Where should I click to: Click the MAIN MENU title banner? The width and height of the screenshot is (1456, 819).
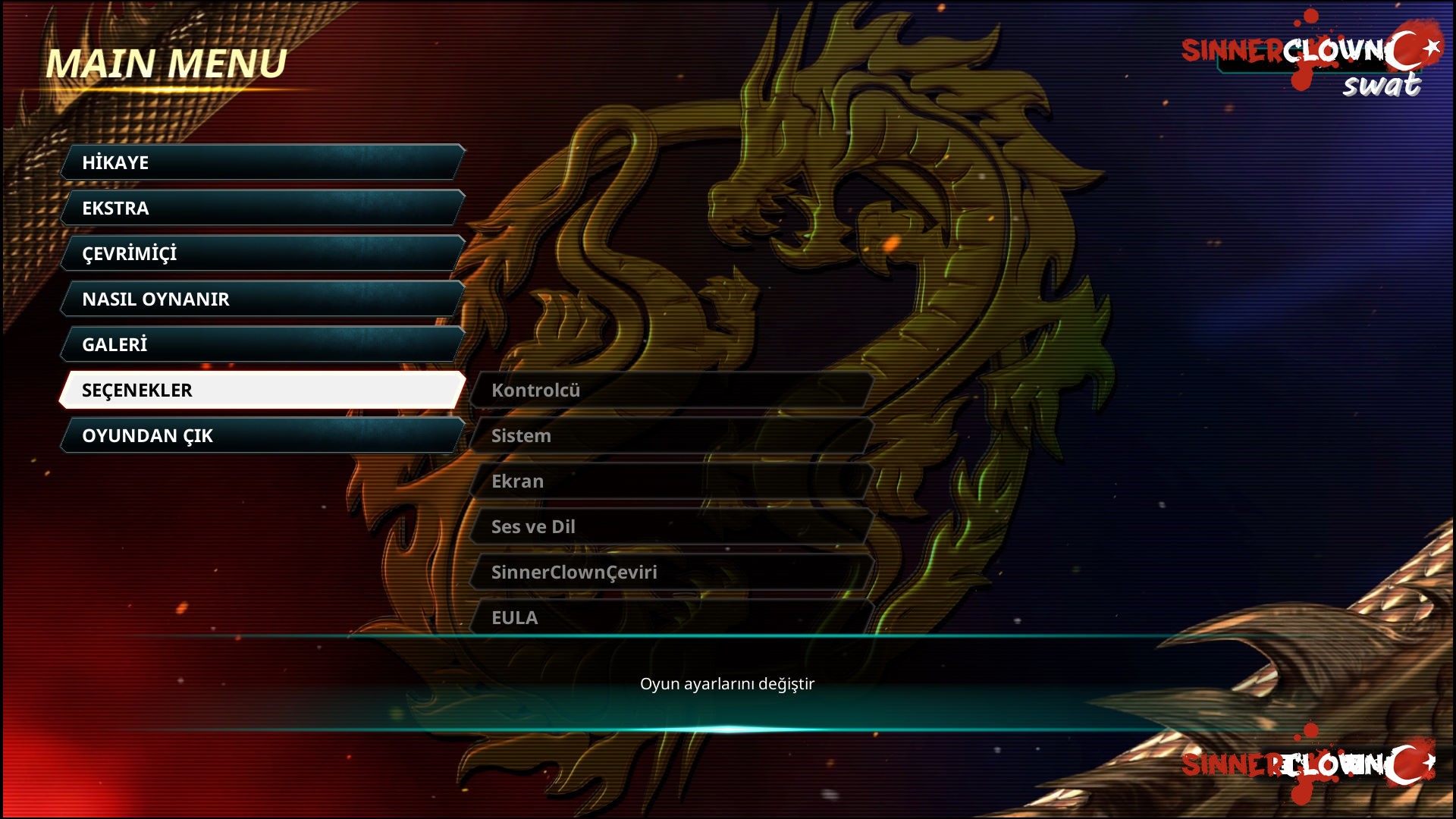pos(167,64)
